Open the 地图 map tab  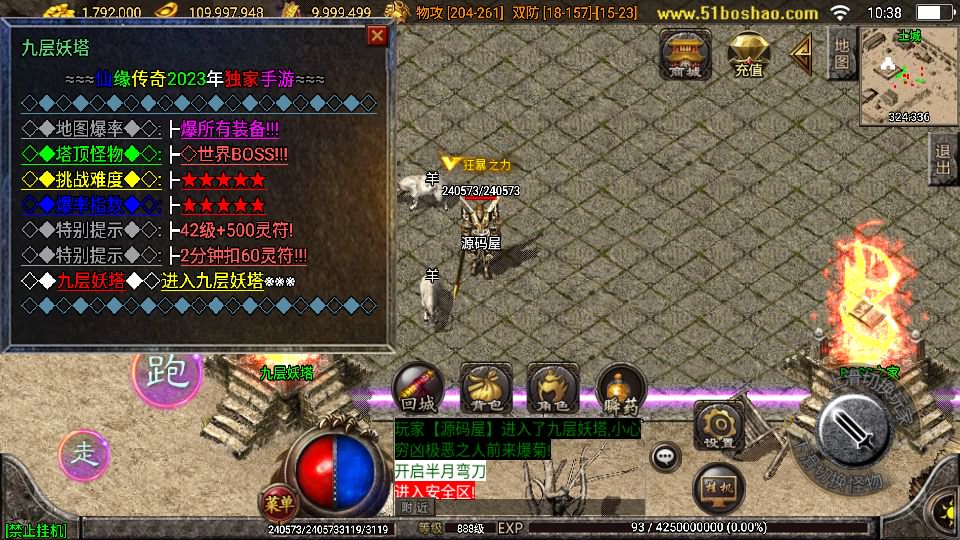coord(841,52)
